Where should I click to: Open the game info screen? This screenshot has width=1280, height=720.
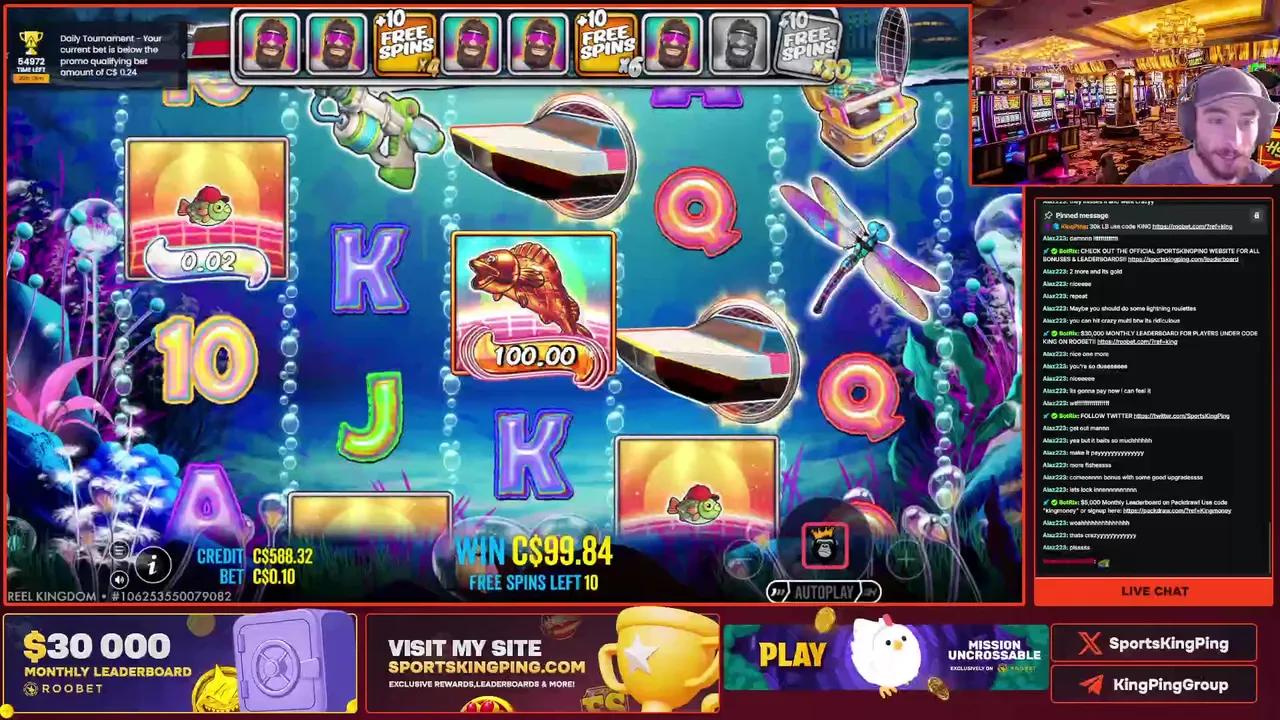tap(152, 565)
